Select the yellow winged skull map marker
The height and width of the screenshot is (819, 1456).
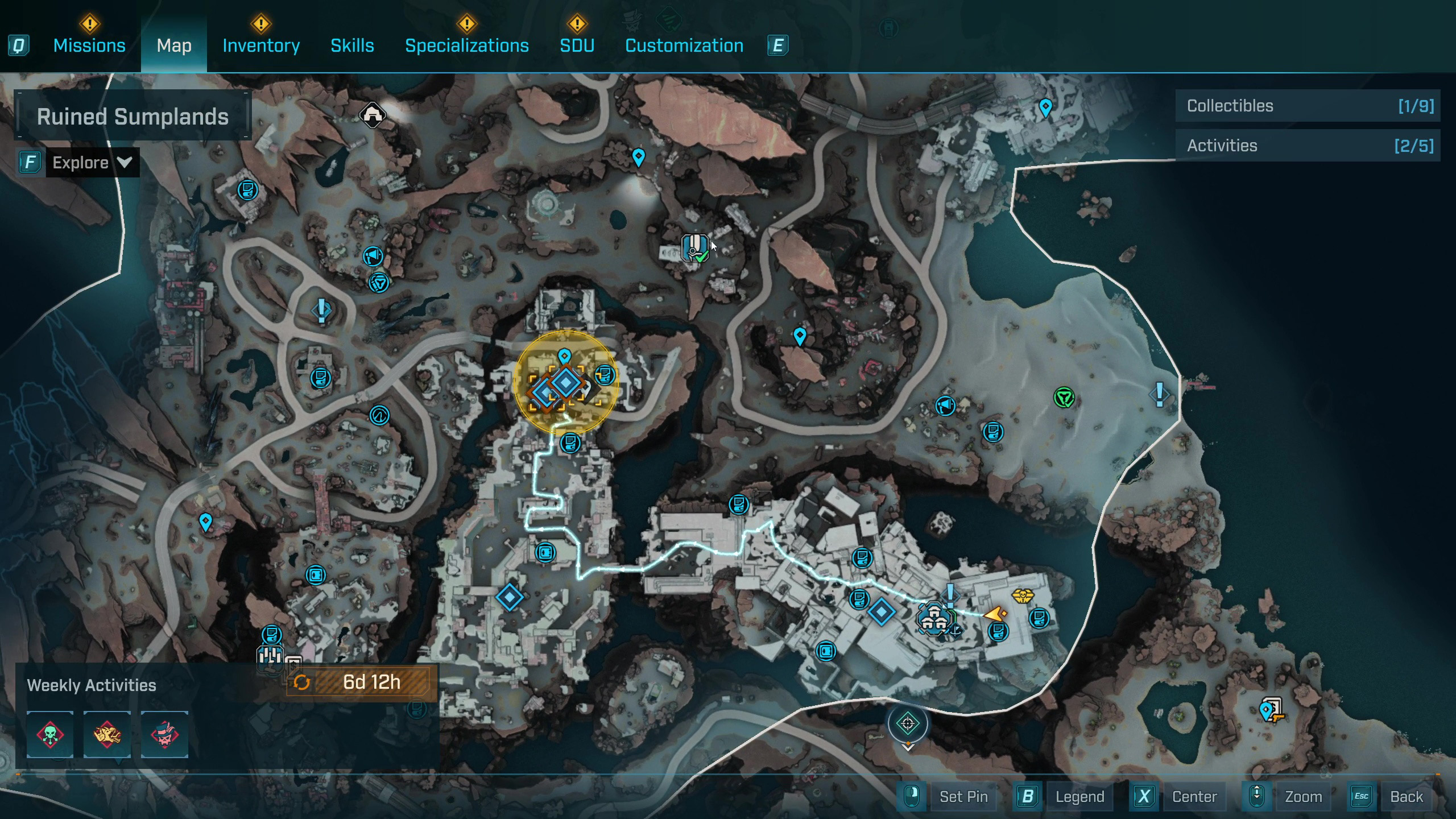[x=1022, y=596]
